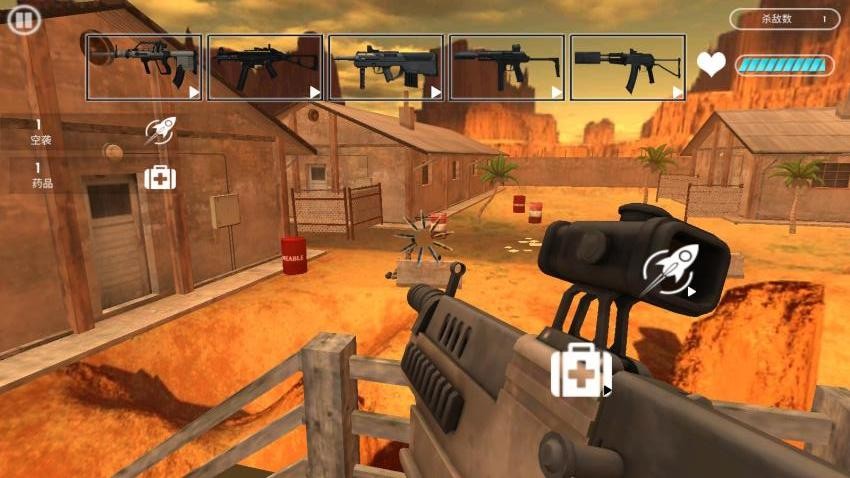Switch to the grey bullpup rifle in the middle slot

[x=386, y=67]
